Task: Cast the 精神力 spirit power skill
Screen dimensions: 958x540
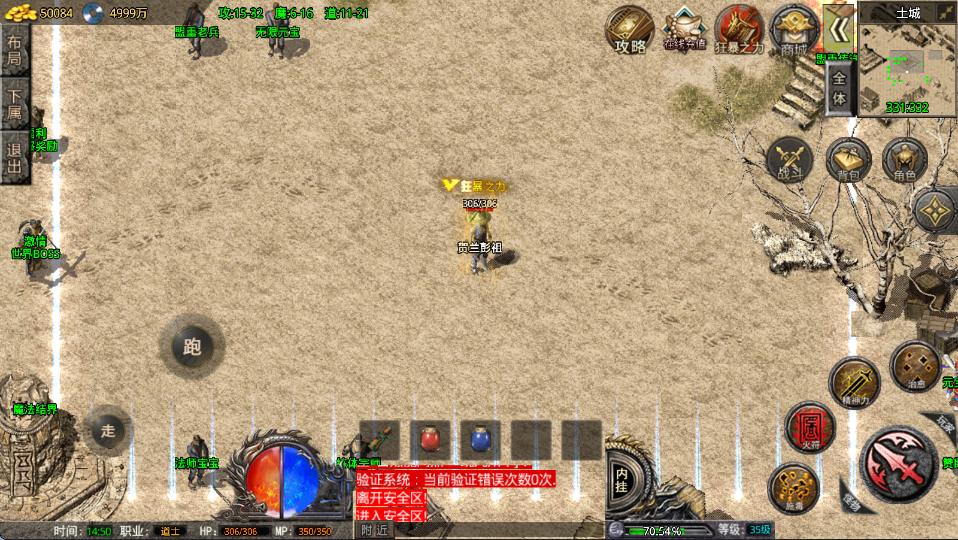Action: [x=853, y=381]
